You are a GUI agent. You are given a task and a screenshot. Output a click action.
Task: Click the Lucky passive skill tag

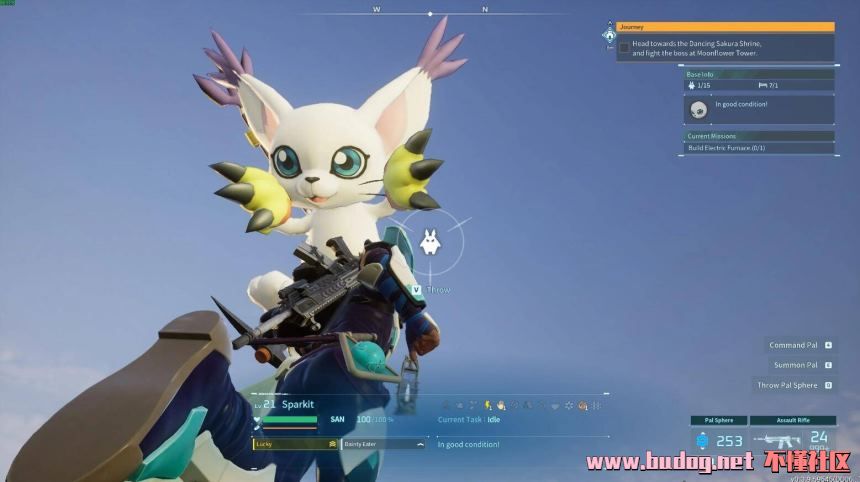(x=295, y=443)
